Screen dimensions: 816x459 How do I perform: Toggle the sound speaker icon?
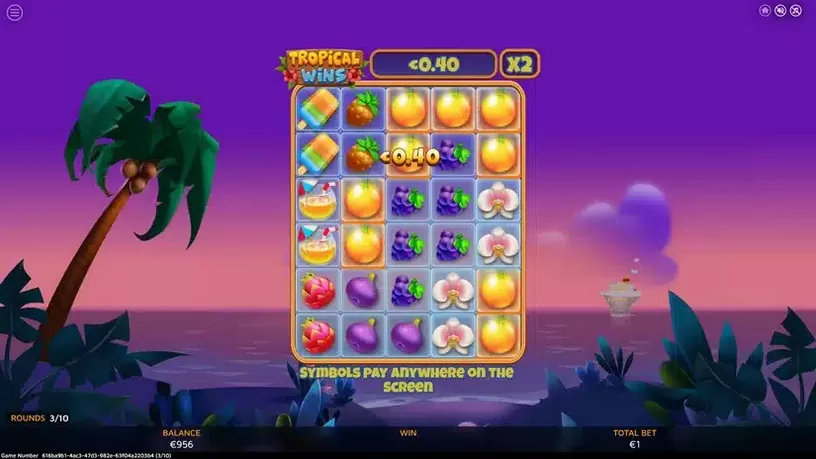click(x=780, y=11)
